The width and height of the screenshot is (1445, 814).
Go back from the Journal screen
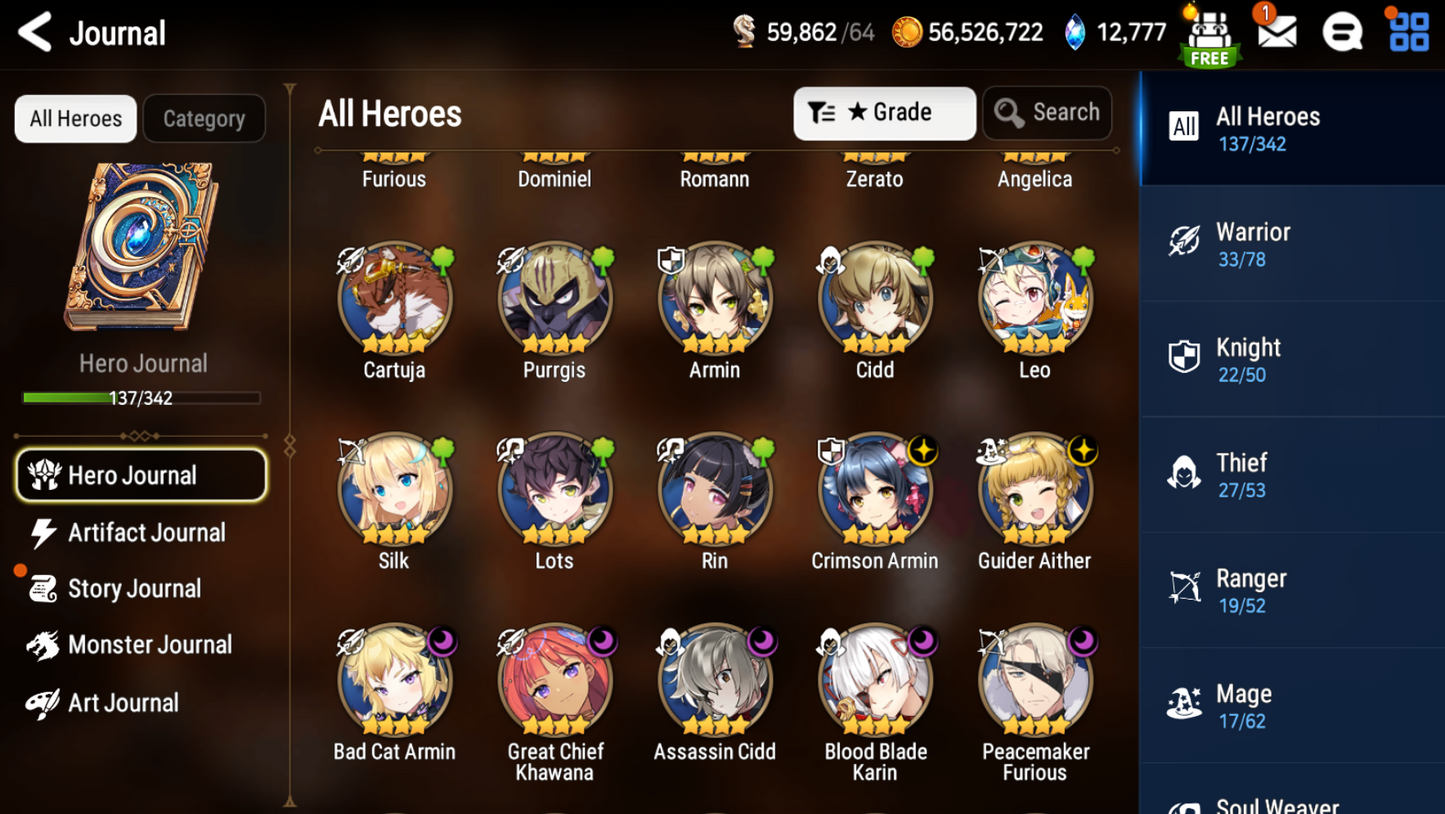point(36,32)
